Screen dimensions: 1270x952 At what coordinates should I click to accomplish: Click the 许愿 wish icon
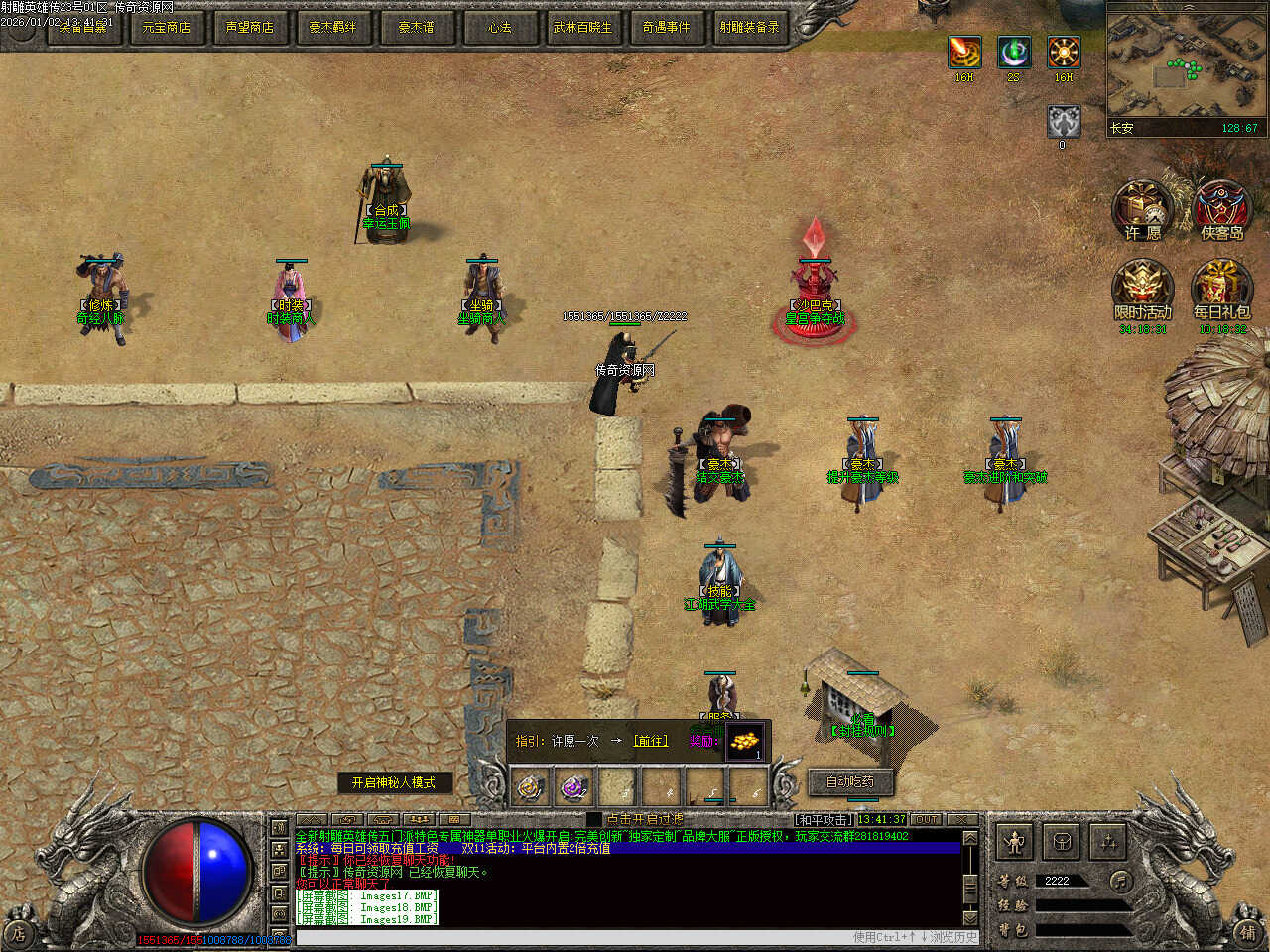pos(1143,210)
